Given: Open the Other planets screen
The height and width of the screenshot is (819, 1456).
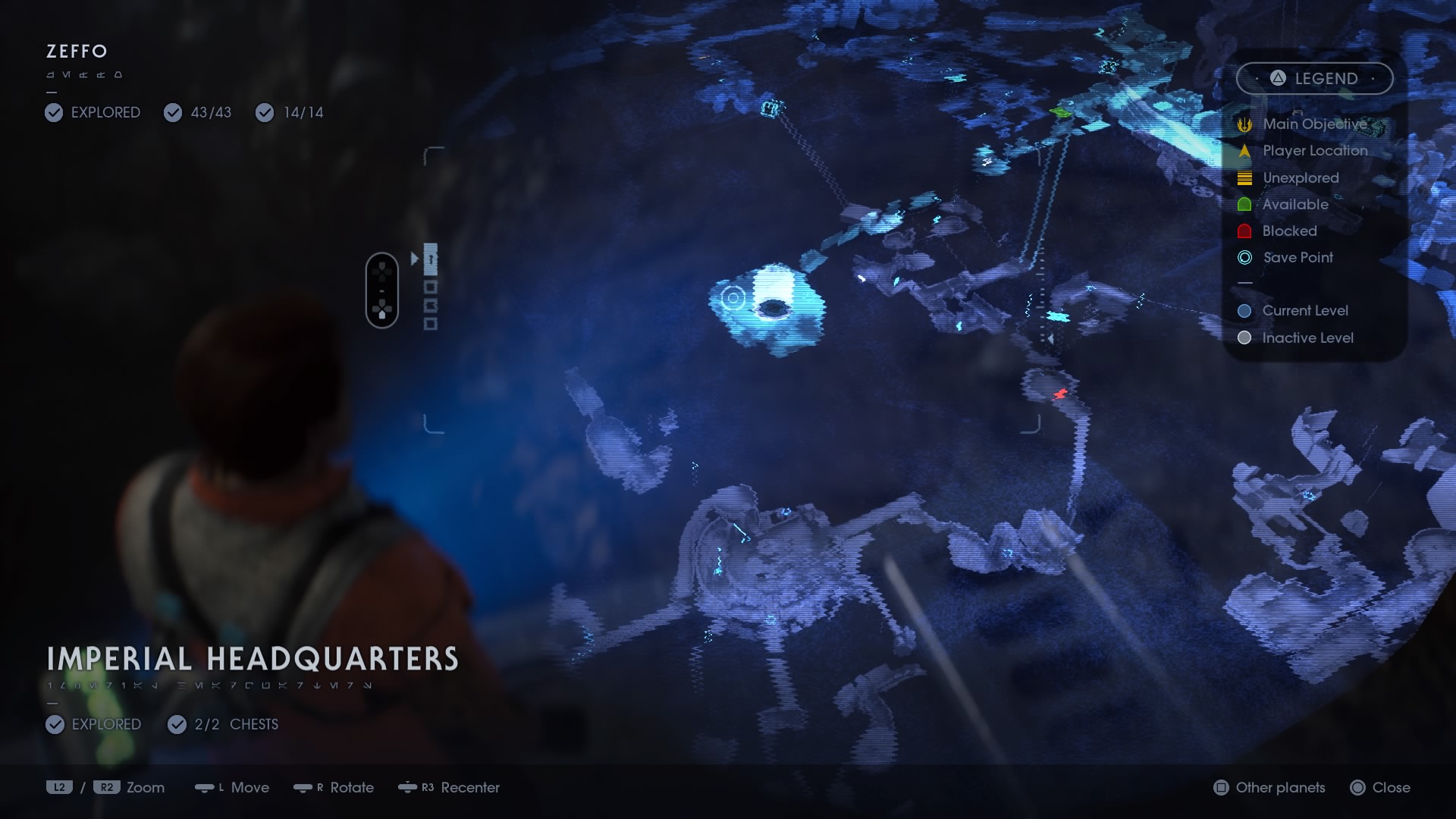Looking at the screenshot, I should tap(1267, 788).
